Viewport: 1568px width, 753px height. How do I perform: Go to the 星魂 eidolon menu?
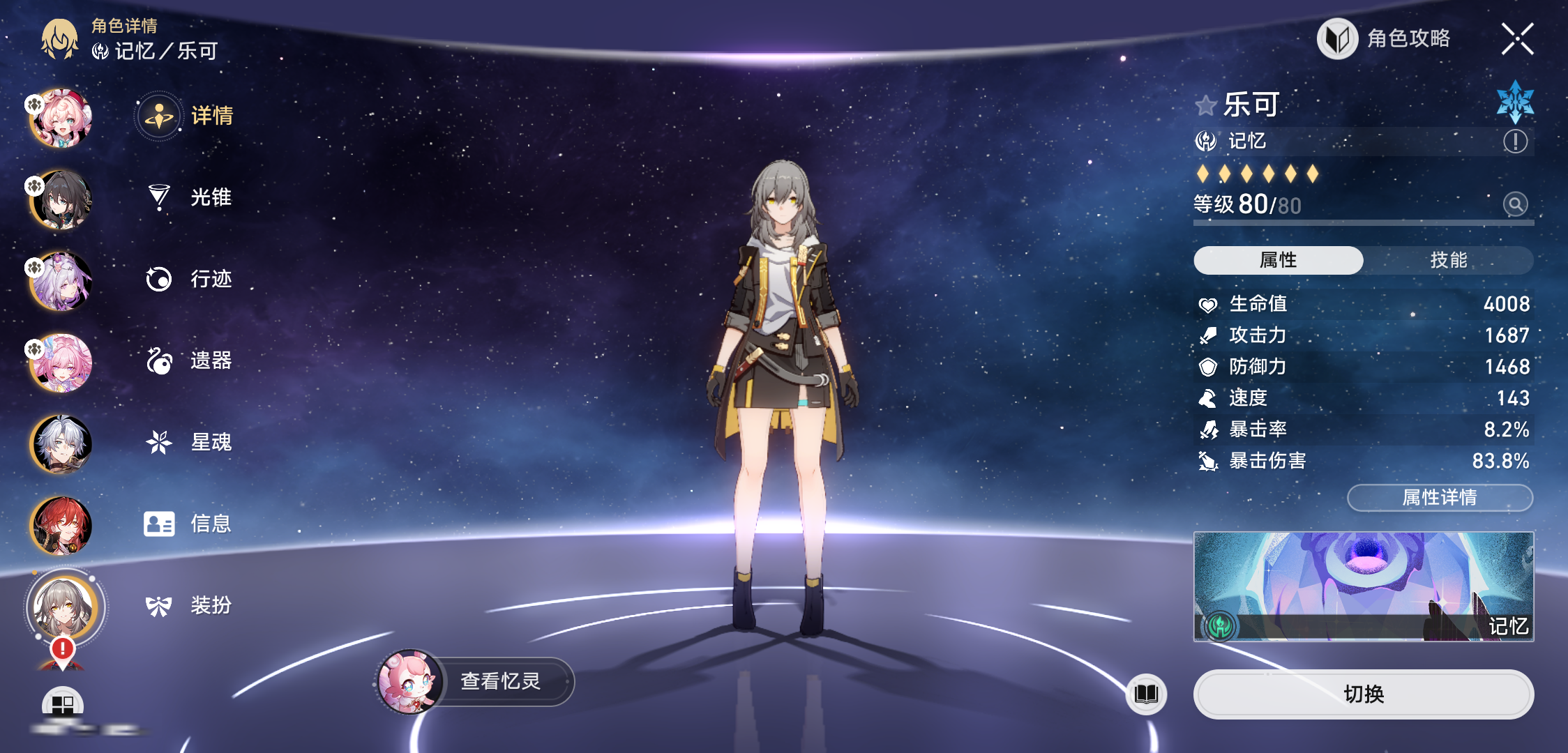[190, 442]
